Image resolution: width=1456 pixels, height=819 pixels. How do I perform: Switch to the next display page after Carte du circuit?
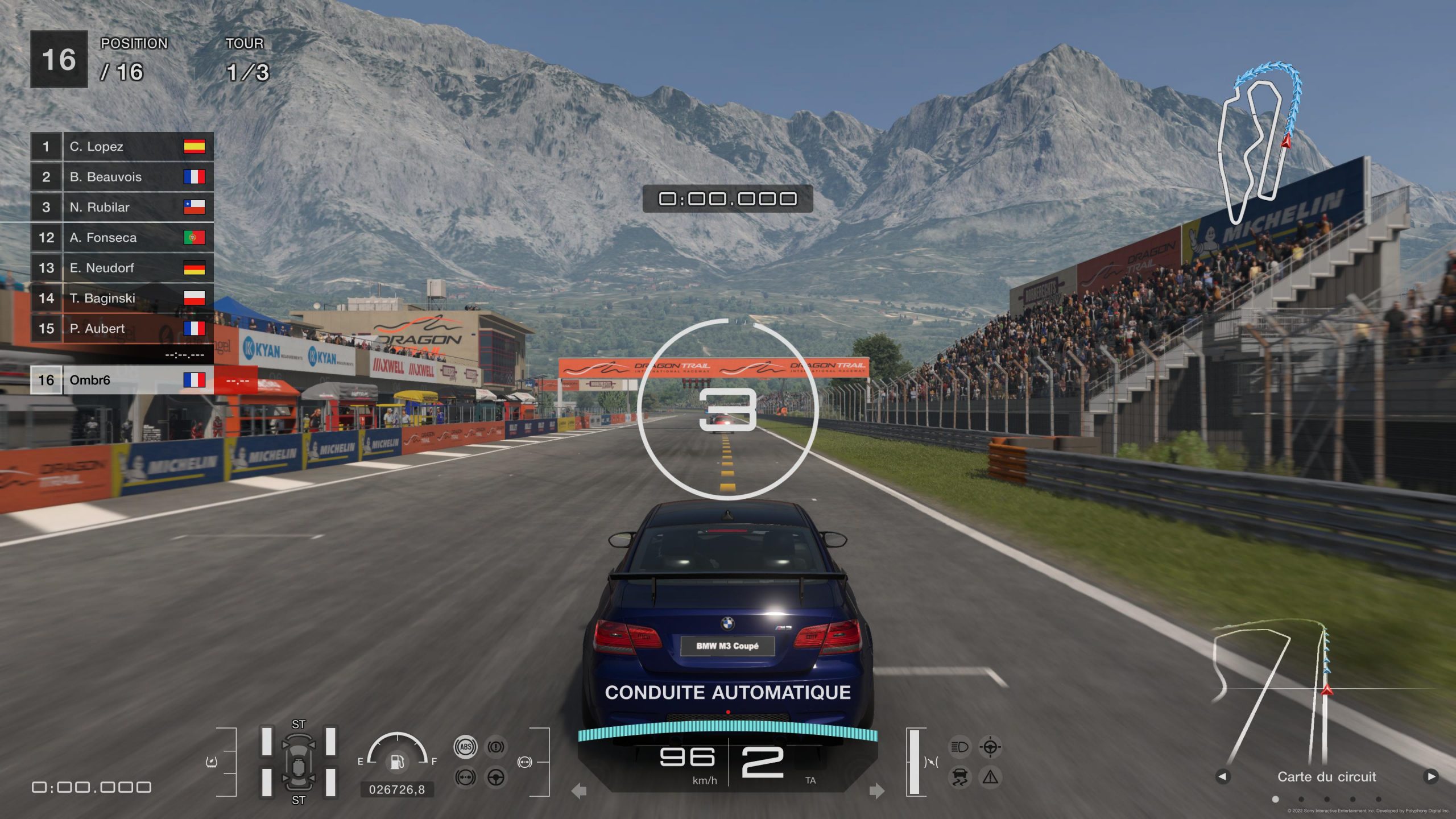pyautogui.click(x=1431, y=776)
